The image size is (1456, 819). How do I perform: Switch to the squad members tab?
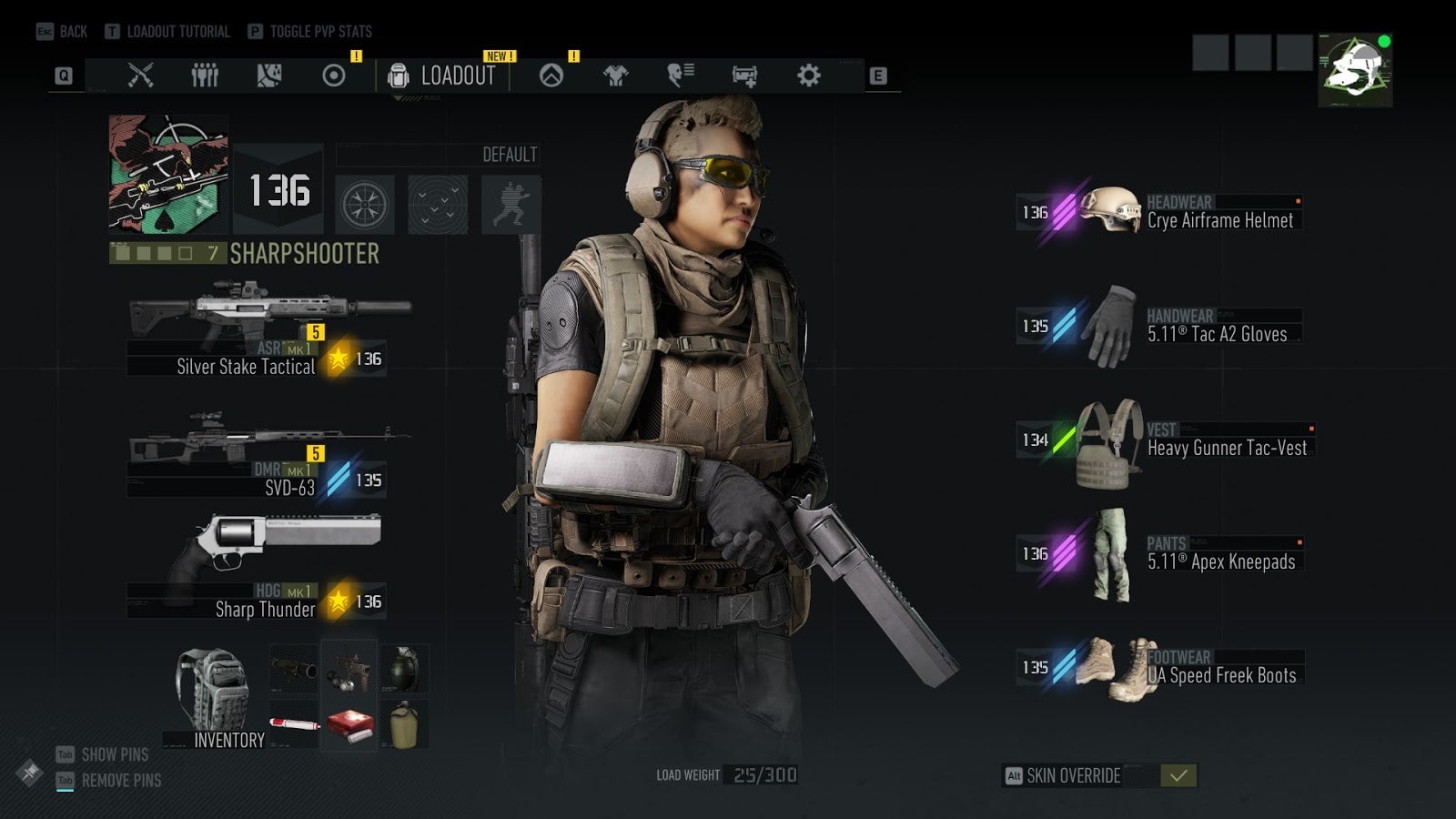(x=205, y=76)
